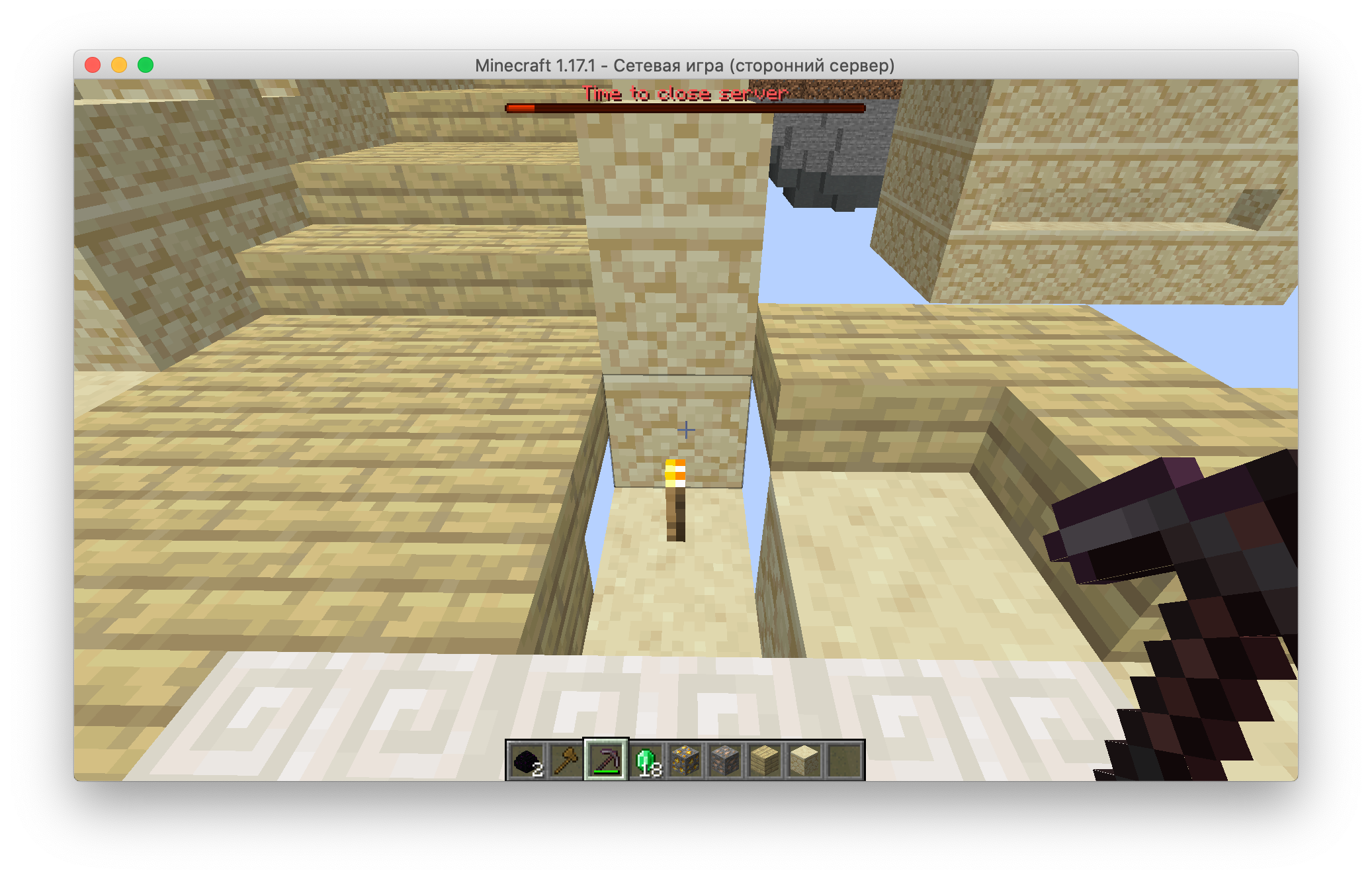1372x879 pixels.
Task: Choose the iron ore block slot
Action: click(725, 761)
